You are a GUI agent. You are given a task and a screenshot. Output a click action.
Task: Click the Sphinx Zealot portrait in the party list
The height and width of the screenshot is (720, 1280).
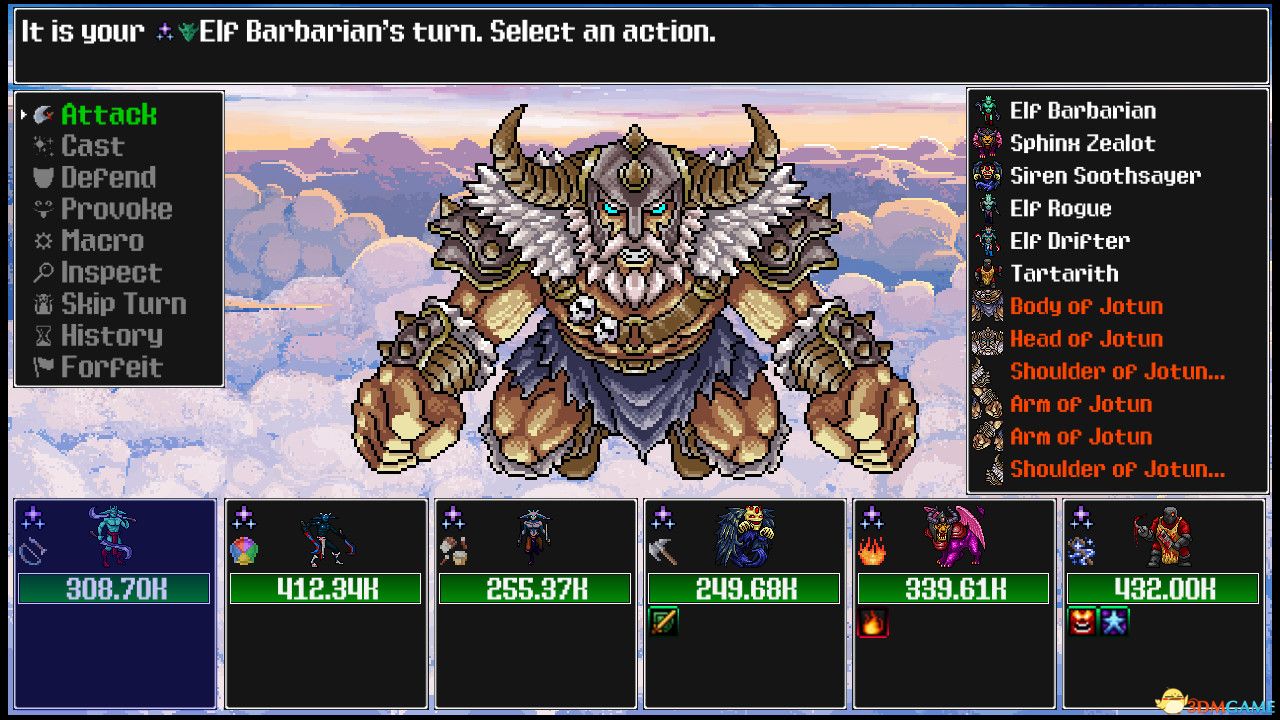tap(988, 143)
